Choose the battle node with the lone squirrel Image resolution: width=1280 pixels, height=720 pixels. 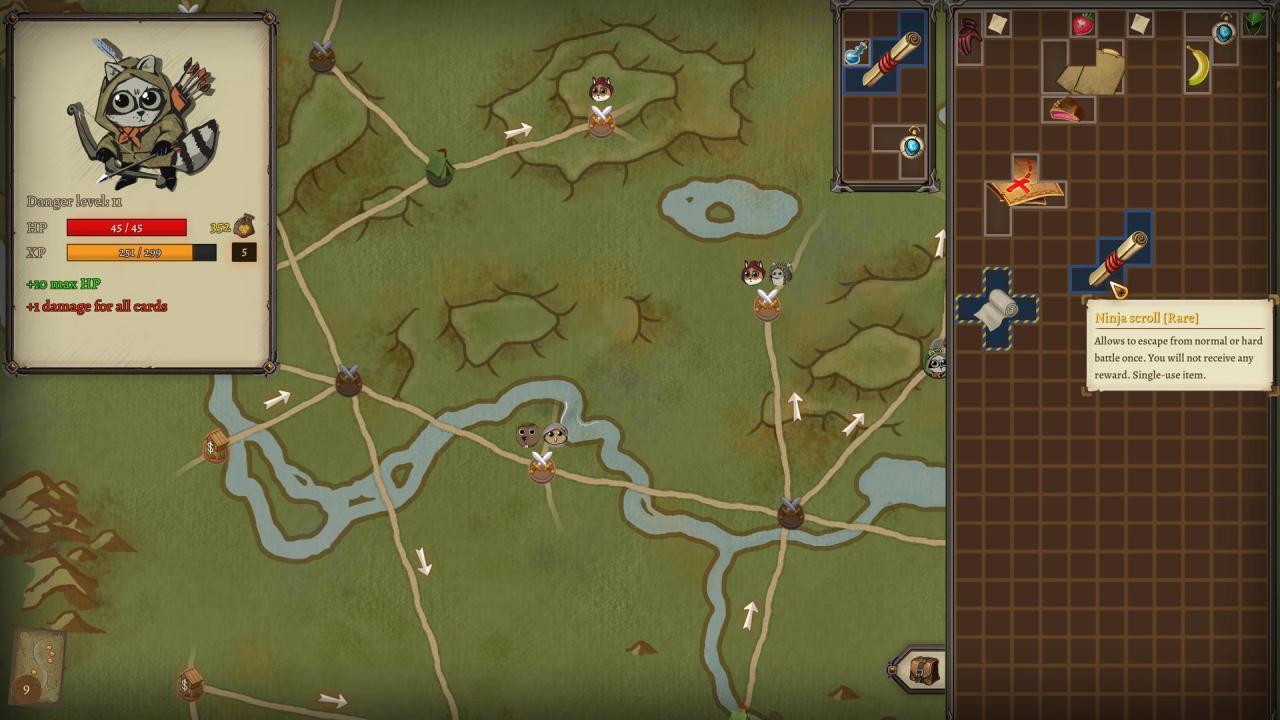[x=600, y=118]
